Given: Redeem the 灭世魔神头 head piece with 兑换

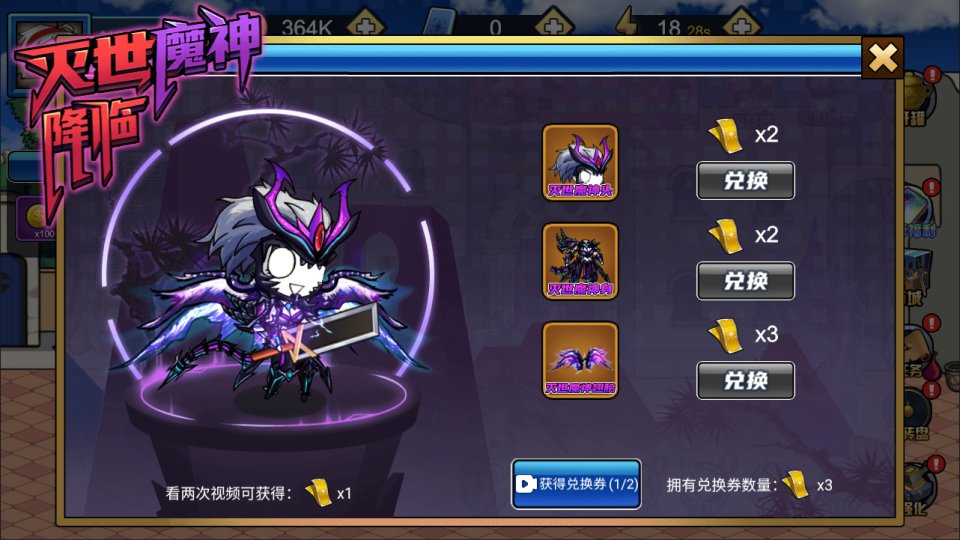Looking at the screenshot, I should pyautogui.click(x=745, y=181).
